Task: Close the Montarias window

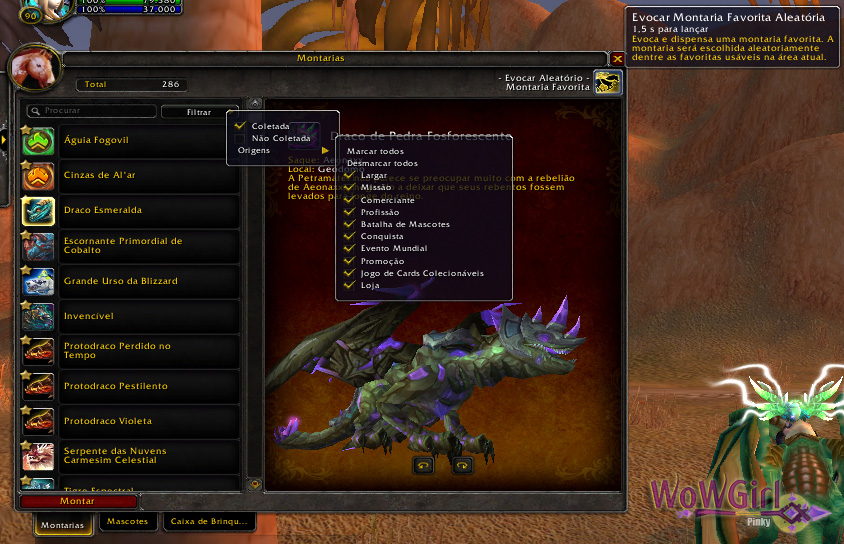Action: pyautogui.click(x=617, y=59)
